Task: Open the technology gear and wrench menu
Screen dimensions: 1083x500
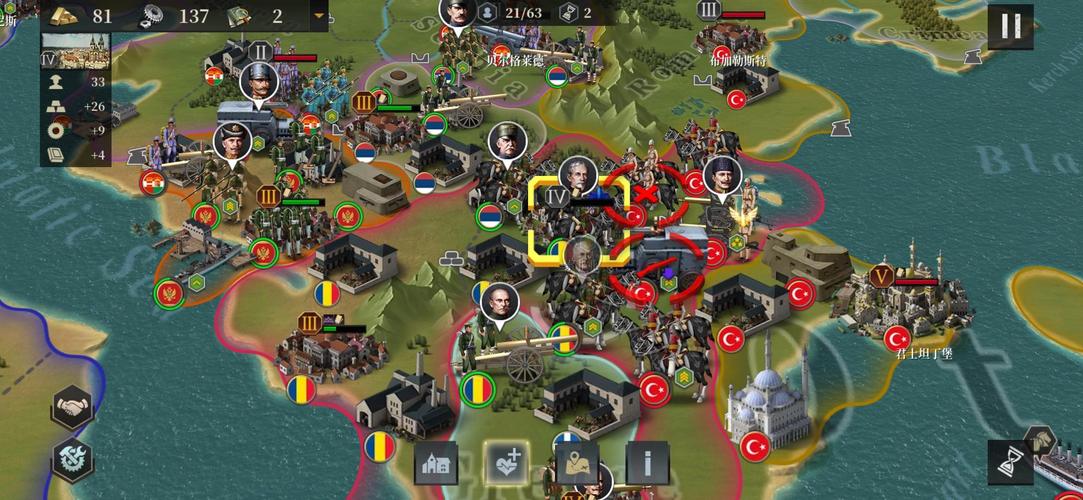Action: [x=73, y=459]
